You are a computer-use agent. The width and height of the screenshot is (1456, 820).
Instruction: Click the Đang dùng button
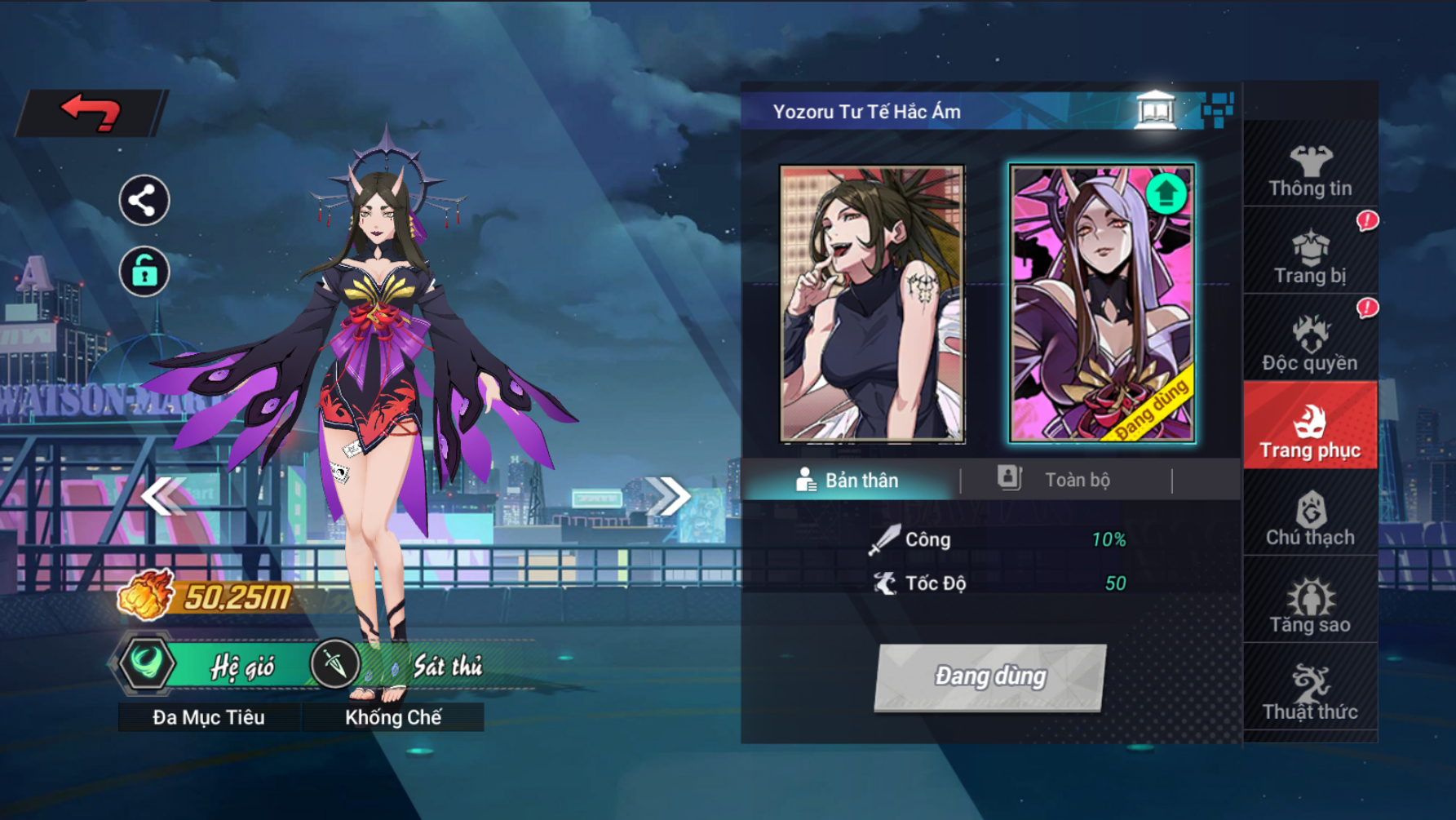coord(990,677)
